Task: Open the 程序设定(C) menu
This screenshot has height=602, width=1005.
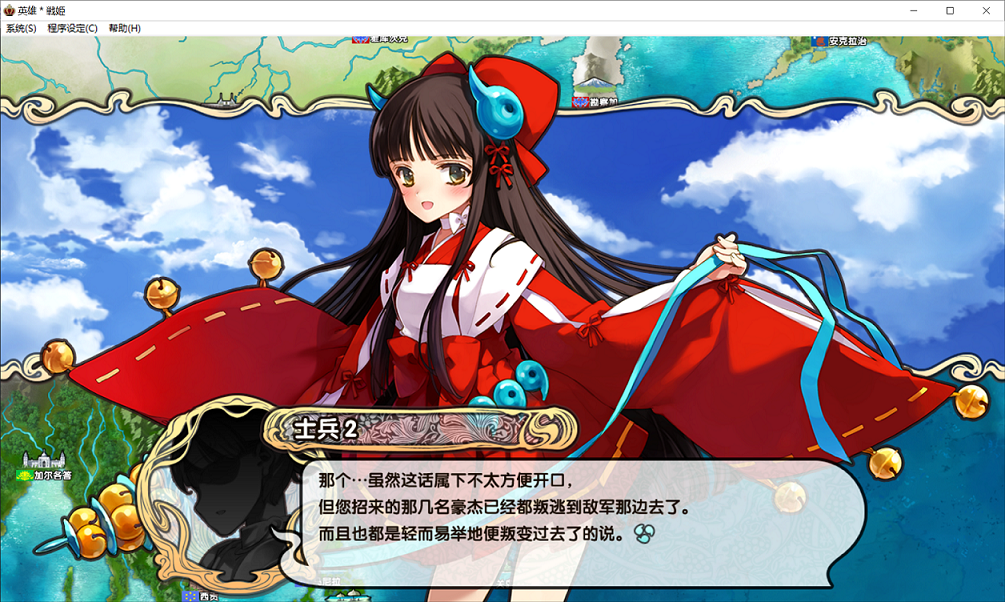Action: 72,28
